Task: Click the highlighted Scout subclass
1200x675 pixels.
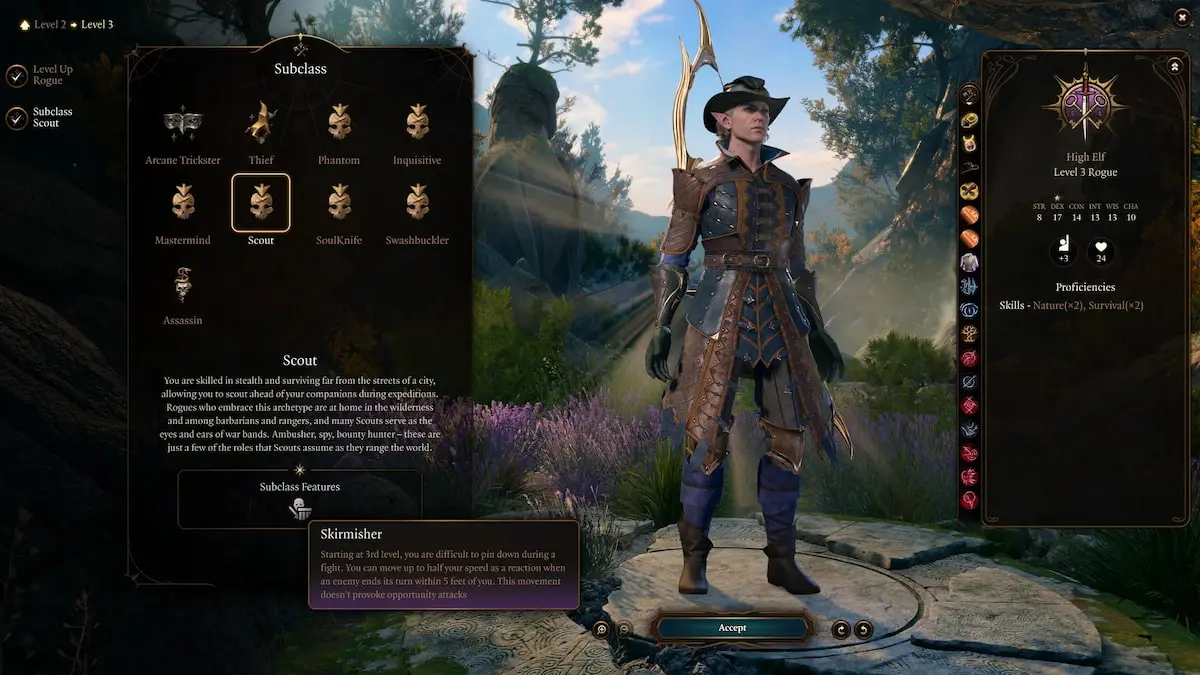Action: pos(261,202)
